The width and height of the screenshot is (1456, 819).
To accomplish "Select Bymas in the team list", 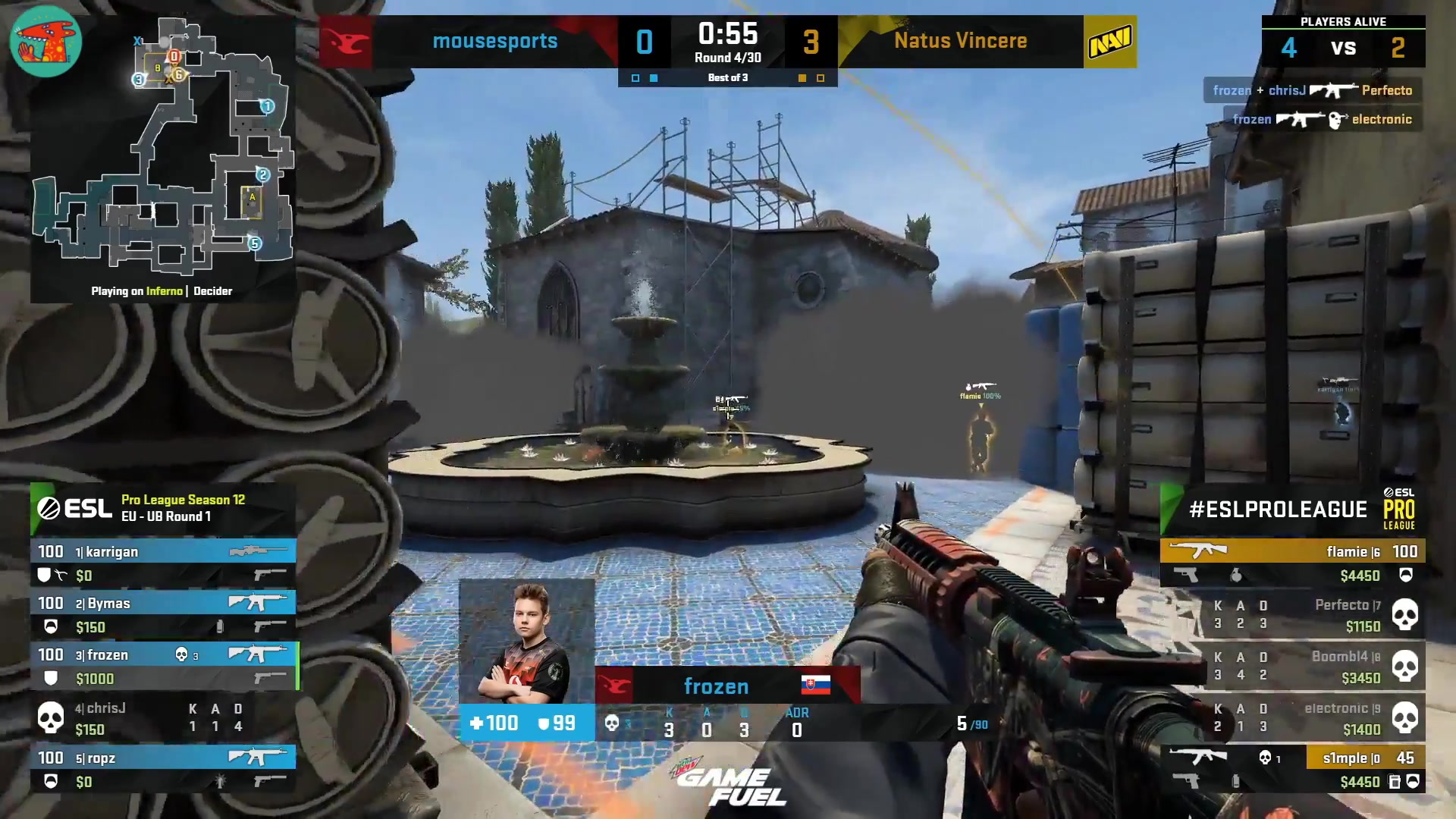I will click(163, 614).
